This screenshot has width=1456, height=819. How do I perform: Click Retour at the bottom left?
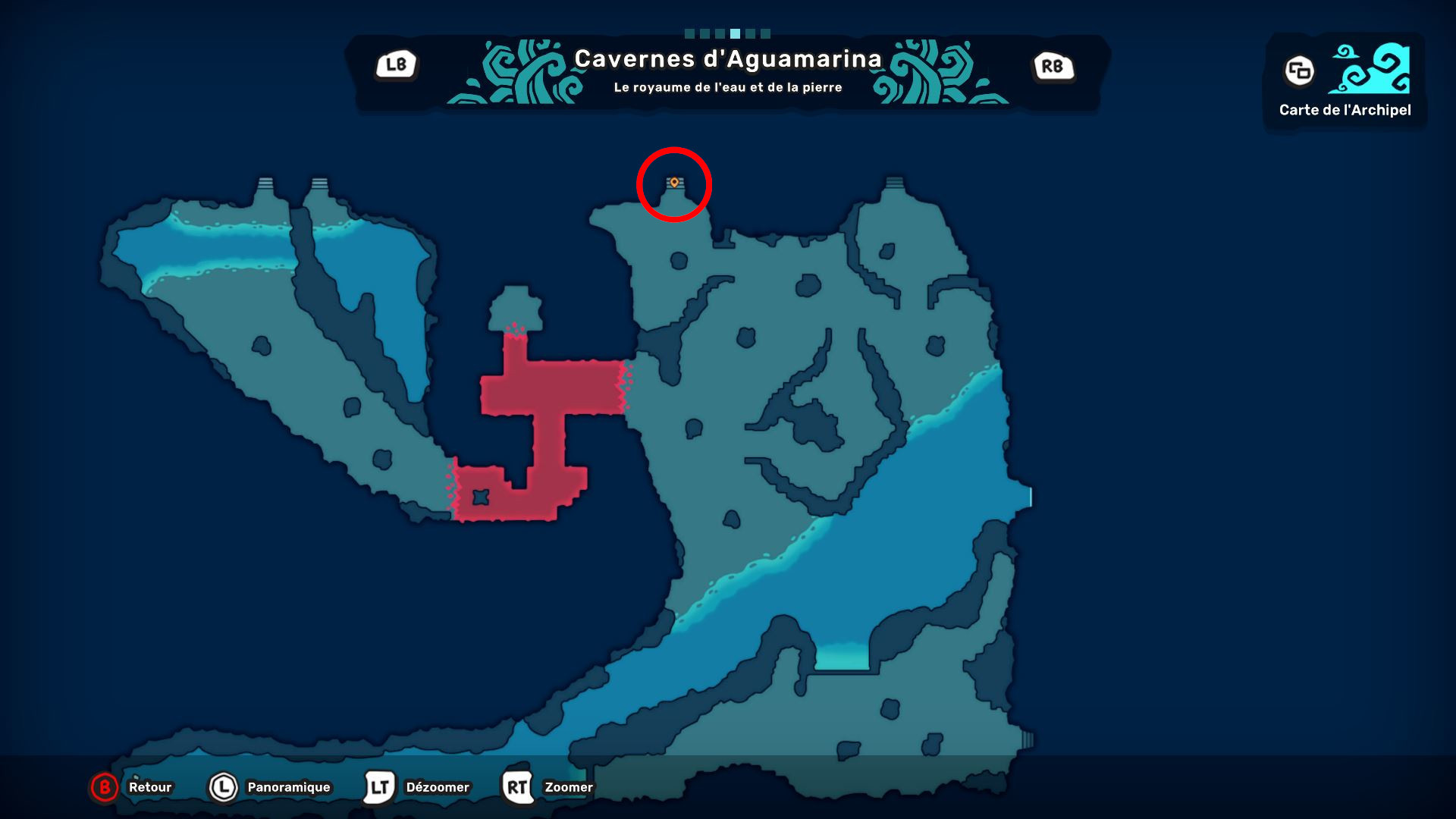(x=149, y=787)
